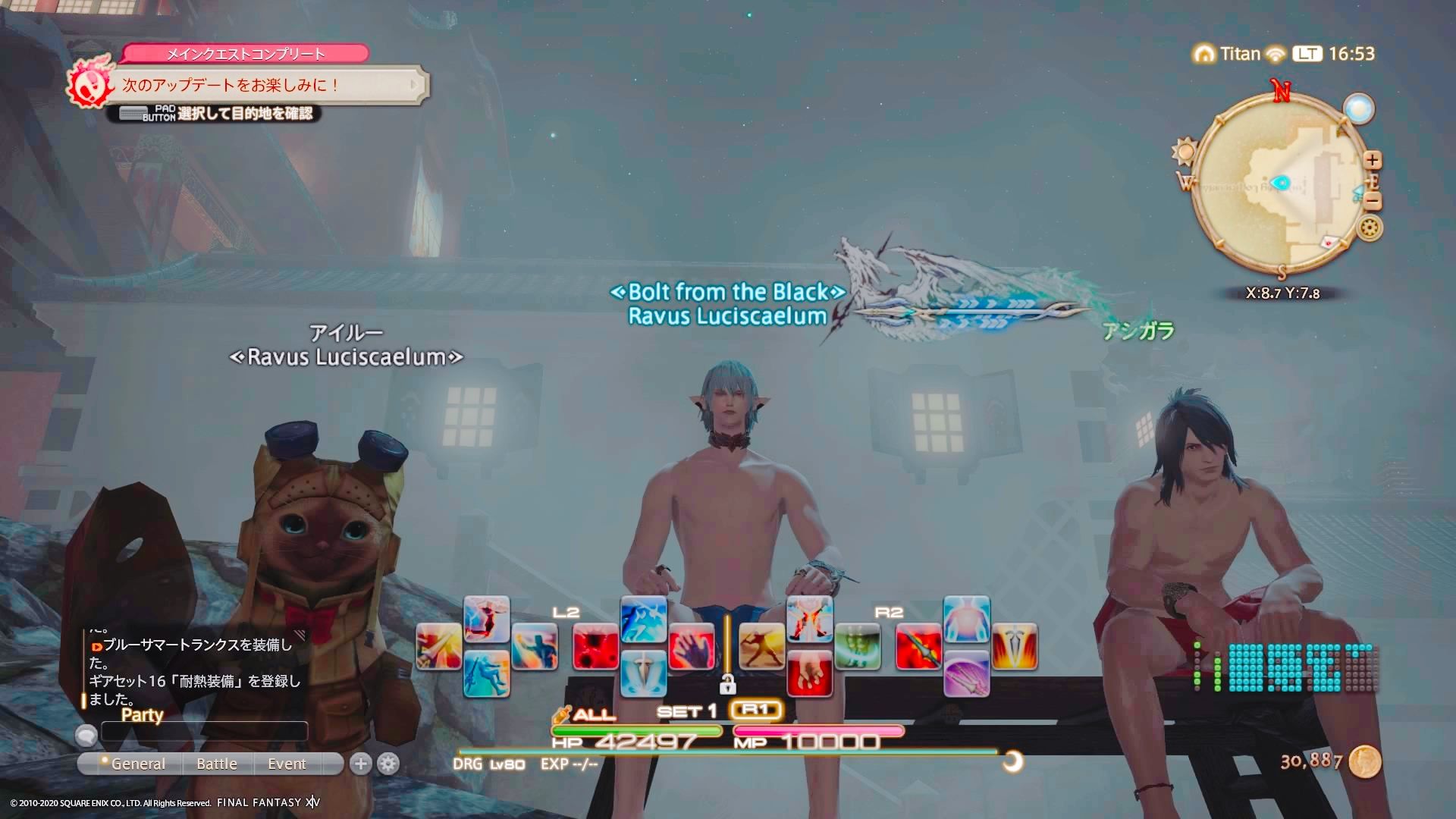
Task: Click the Party chat input field
Action: 205,732
